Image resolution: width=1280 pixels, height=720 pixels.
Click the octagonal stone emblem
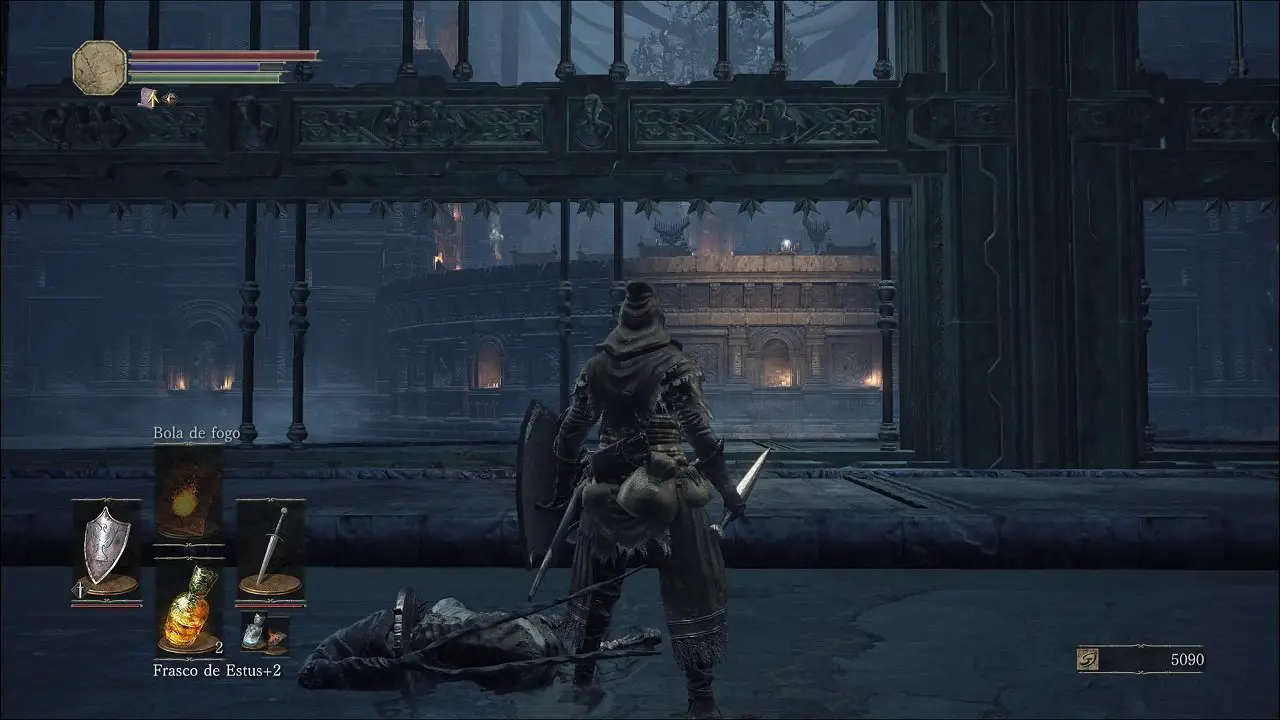coord(100,67)
